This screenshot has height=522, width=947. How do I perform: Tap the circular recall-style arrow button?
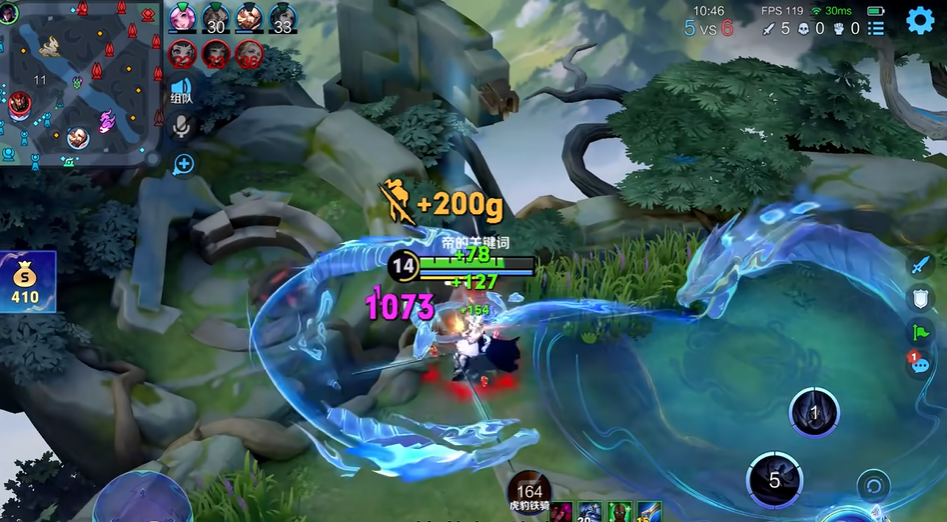tap(874, 487)
